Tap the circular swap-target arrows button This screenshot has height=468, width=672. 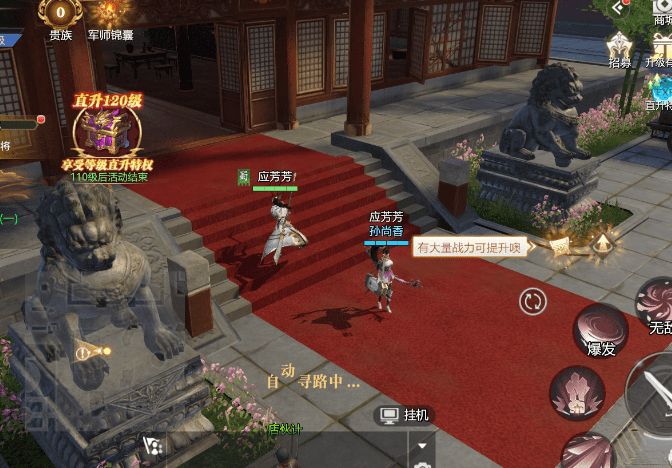point(534,300)
